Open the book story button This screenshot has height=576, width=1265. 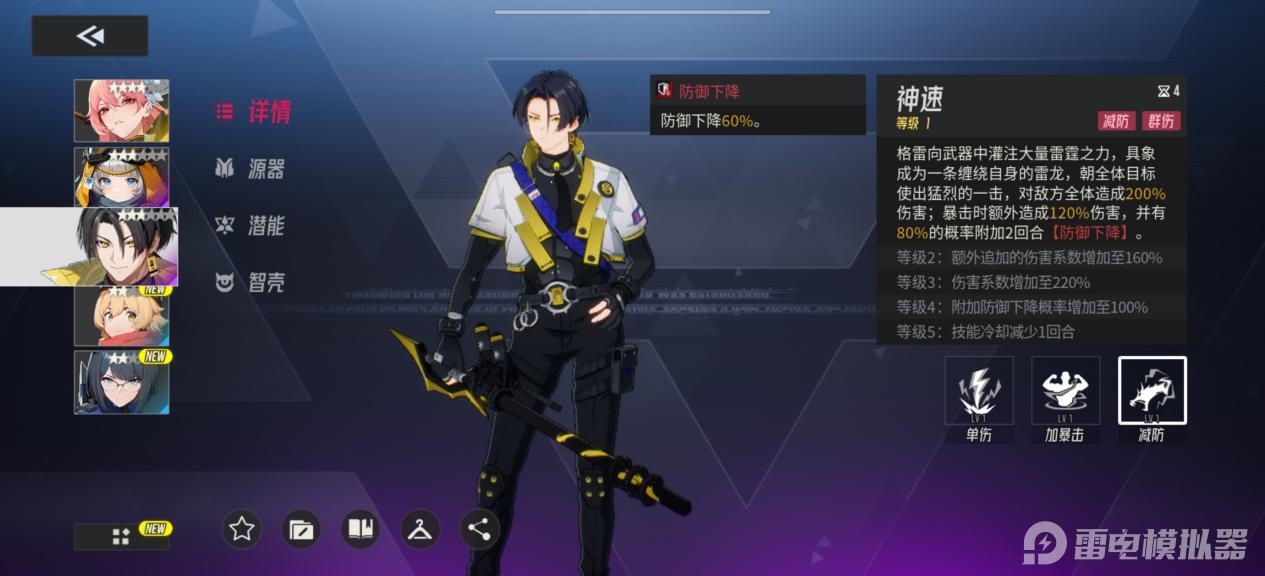361,529
